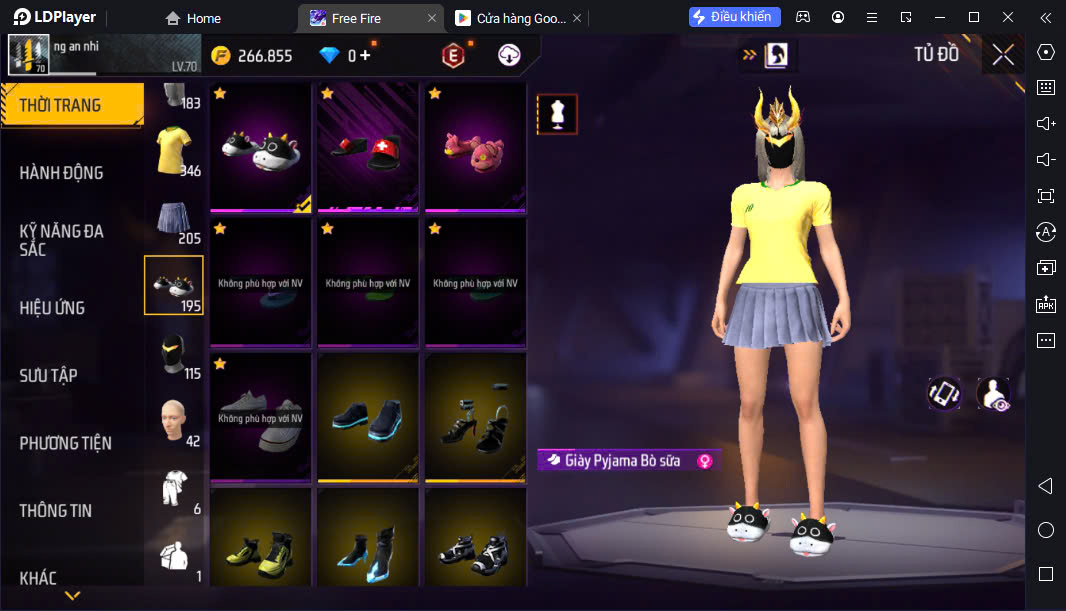Close the TỦ ĐỒ wardrobe screen
Image resolution: width=1066 pixels, height=611 pixels.
[x=1002, y=55]
